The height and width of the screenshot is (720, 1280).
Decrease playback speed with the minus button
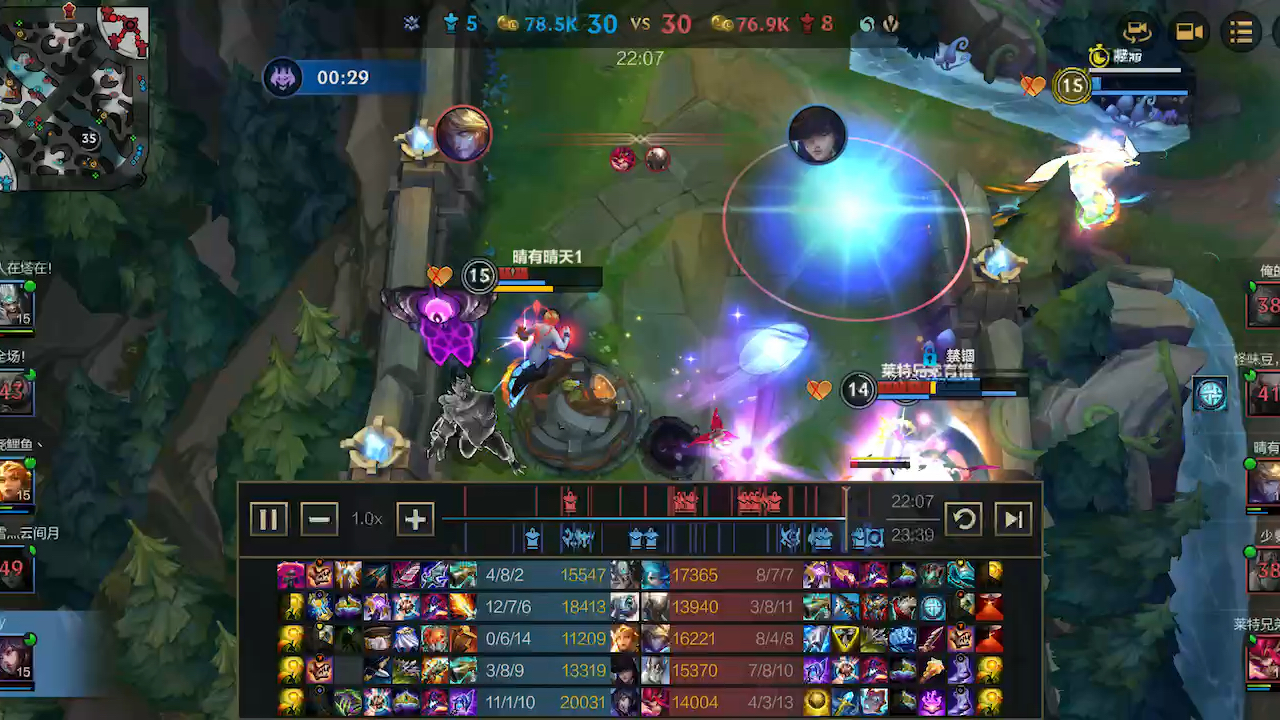pyautogui.click(x=319, y=519)
